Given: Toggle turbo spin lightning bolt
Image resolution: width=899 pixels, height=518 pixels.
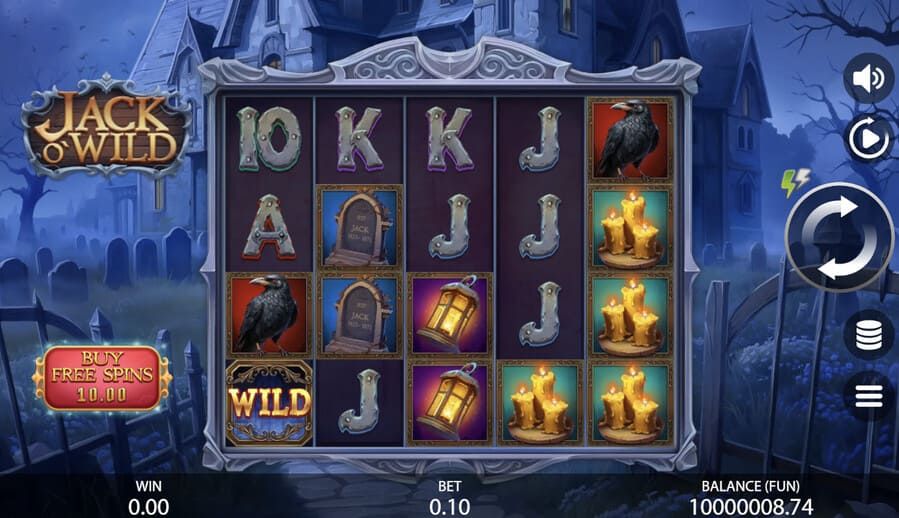Looking at the screenshot, I should point(795,183).
